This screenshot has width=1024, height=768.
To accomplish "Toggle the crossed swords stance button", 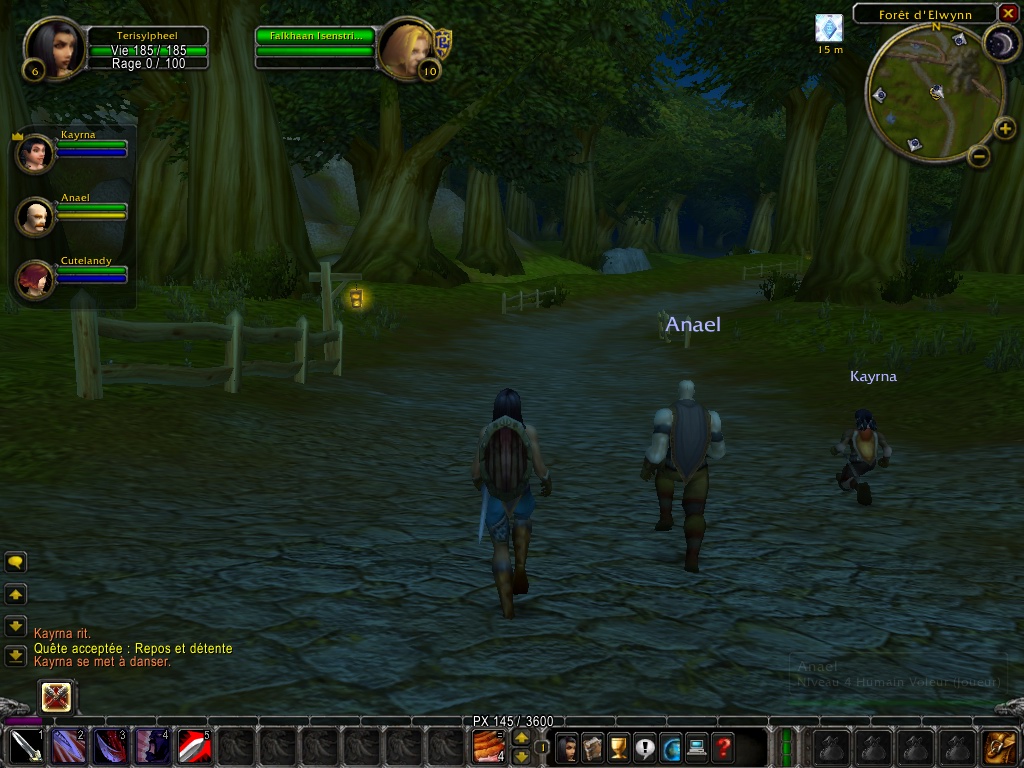I will coord(56,697).
